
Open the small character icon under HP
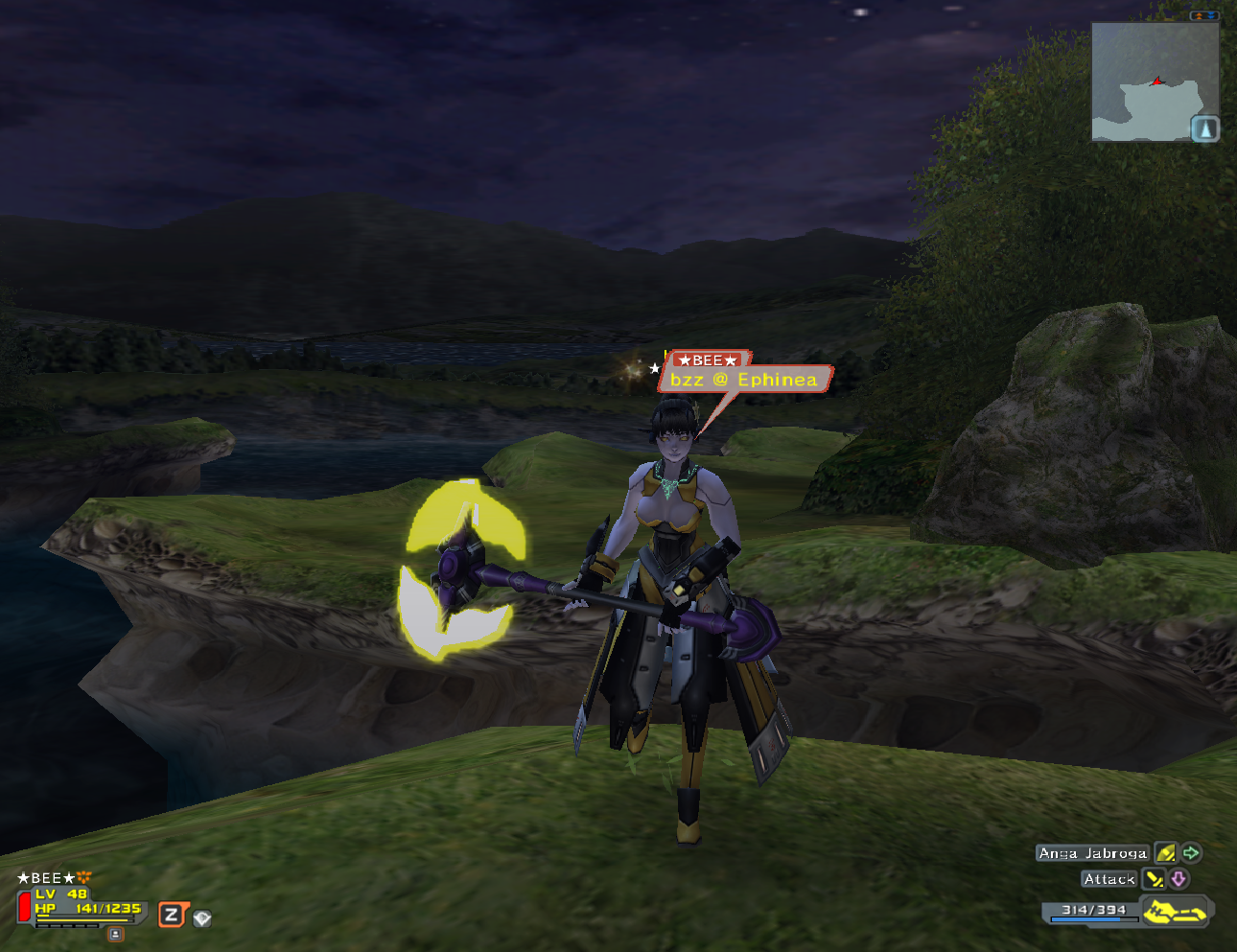click(x=116, y=934)
